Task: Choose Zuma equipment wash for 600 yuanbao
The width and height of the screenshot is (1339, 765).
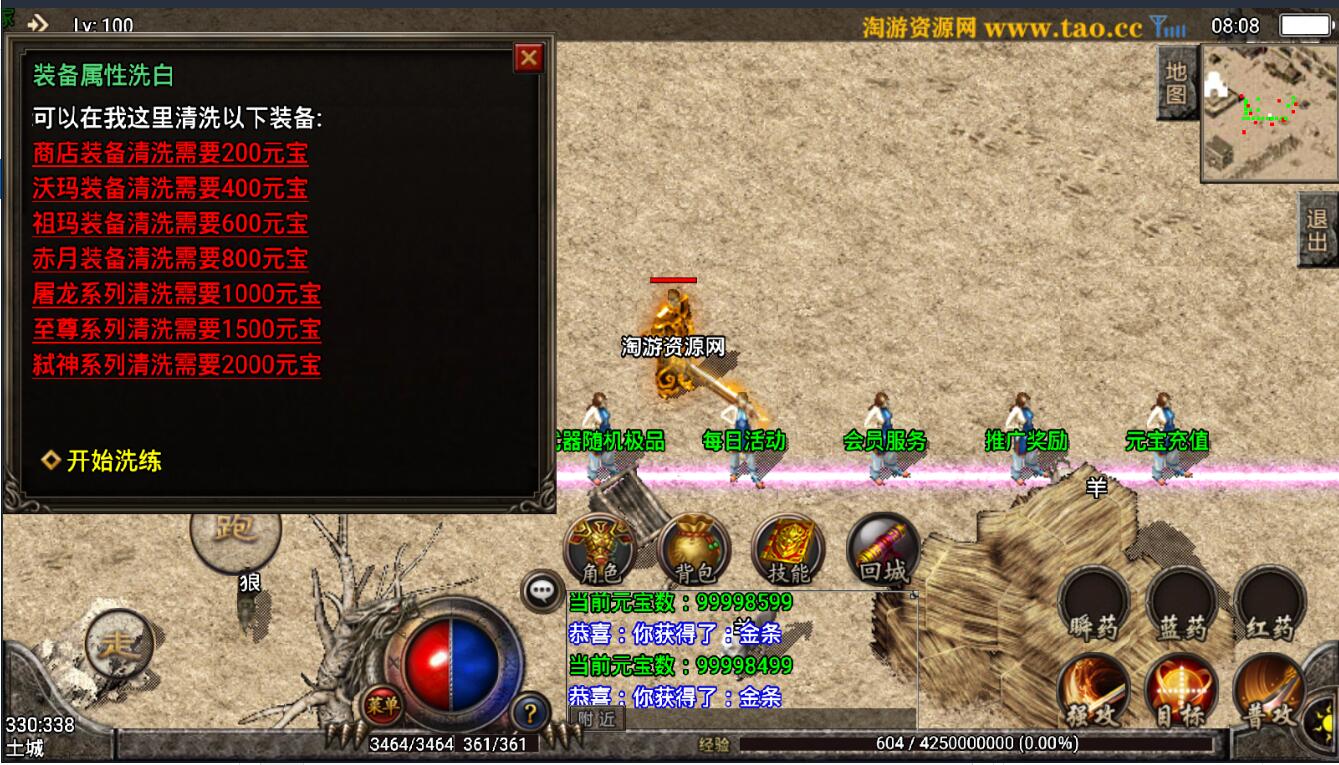Action: (x=170, y=224)
